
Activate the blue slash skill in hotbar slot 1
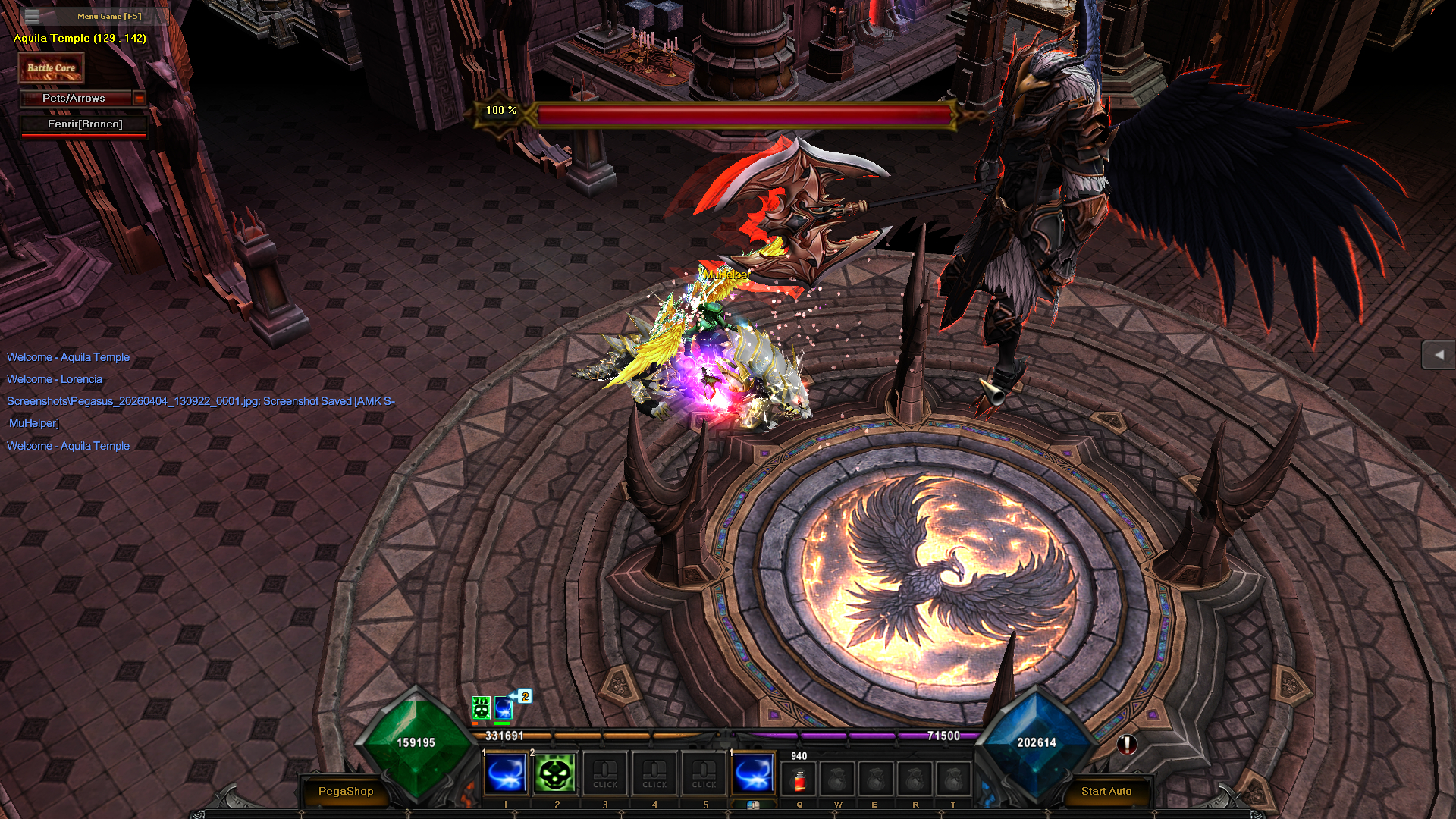click(506, 774)
